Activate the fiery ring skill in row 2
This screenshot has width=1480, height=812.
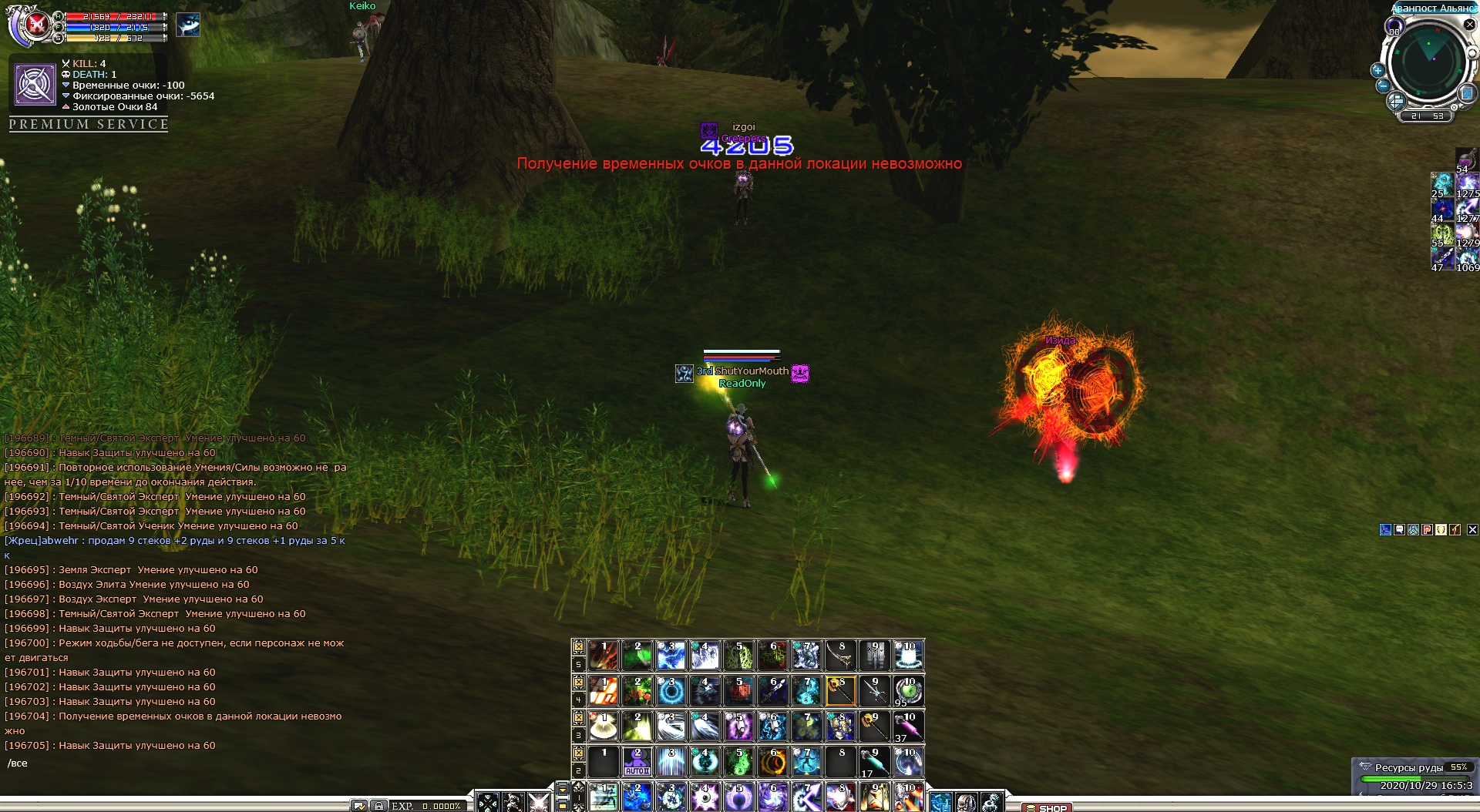pyautogui.click(x=772, y=762)
